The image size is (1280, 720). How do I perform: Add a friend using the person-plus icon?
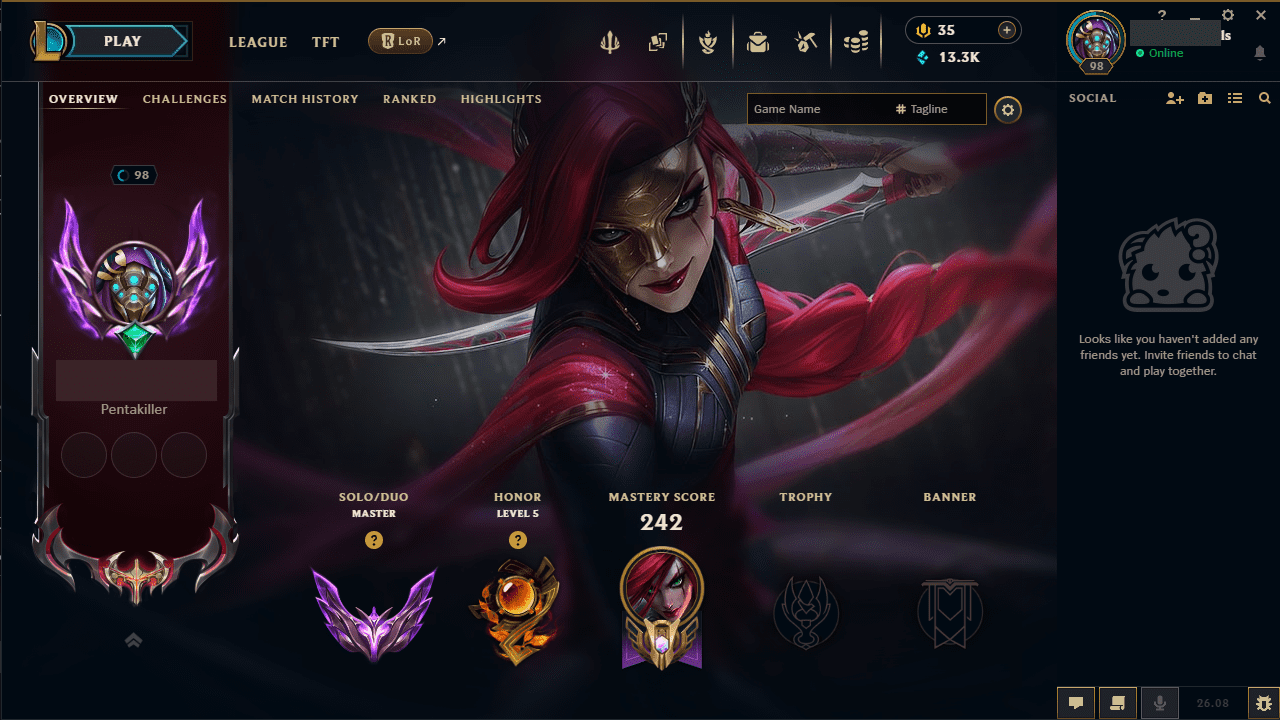pyautogui.click(x=1174, y=98)
